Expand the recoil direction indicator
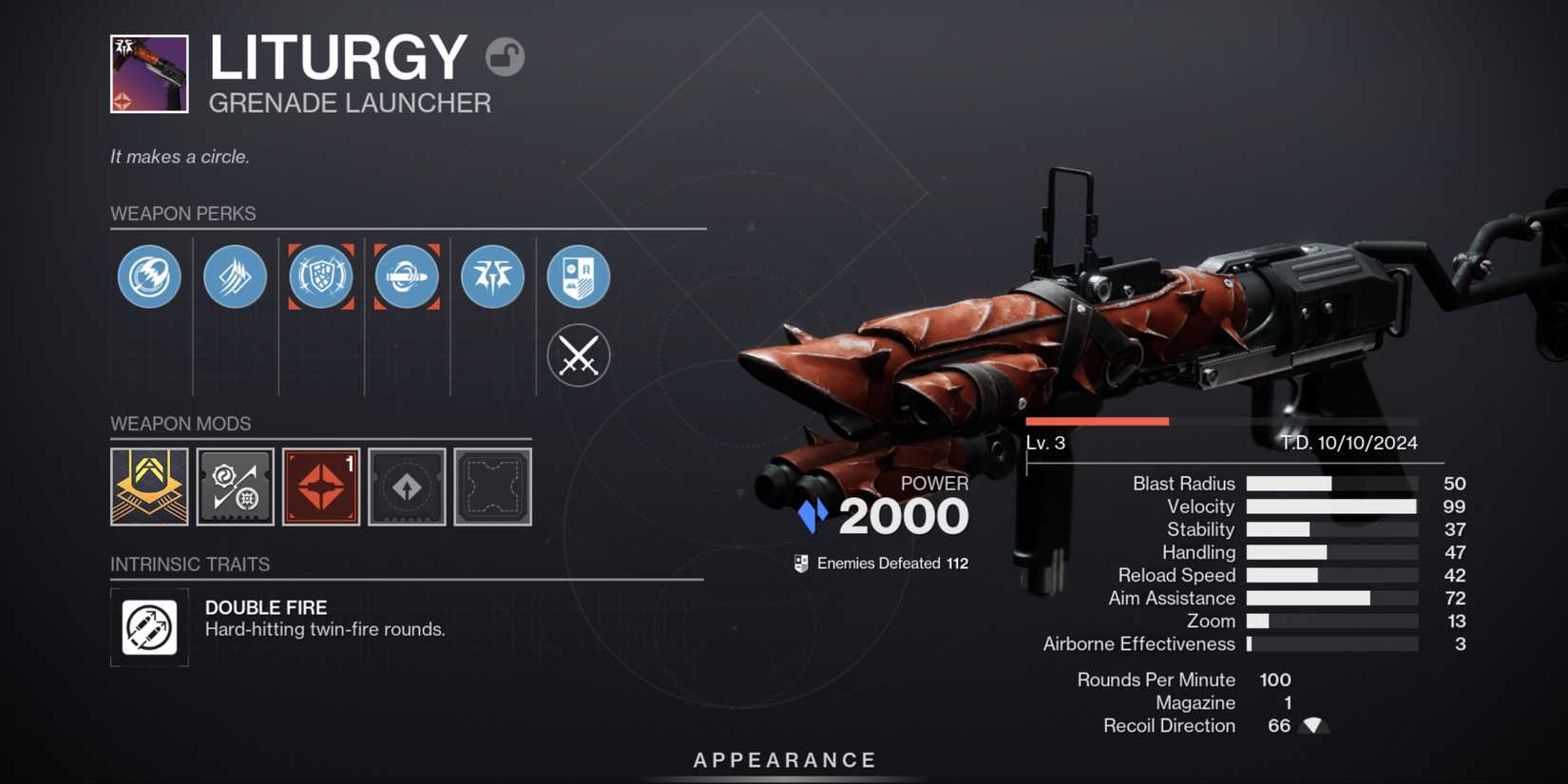Screen dimensions: 1568x784 (x=1314, y=725)
